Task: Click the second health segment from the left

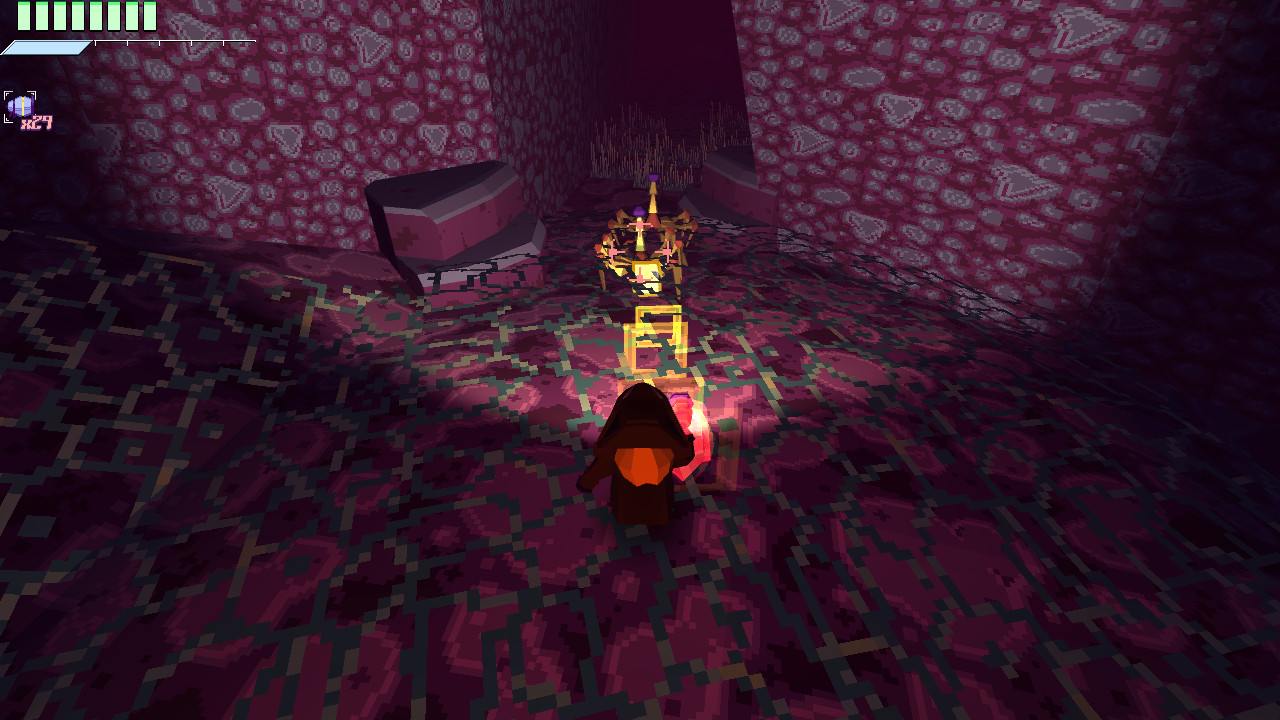Action: 41,16
